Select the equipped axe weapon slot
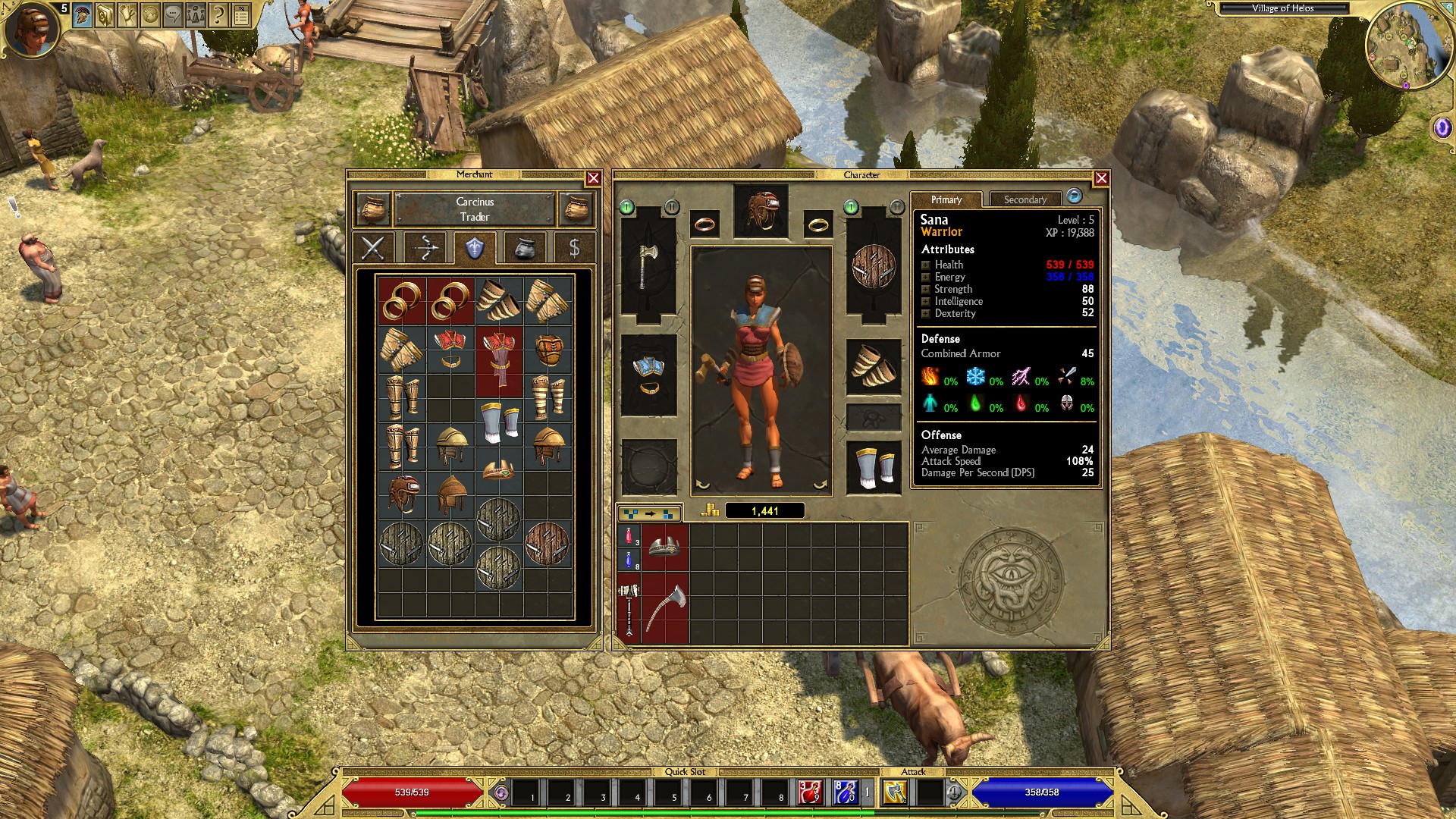Viewport: 1456px width, 819px height. pyautogui.click(x=648, y=265)
